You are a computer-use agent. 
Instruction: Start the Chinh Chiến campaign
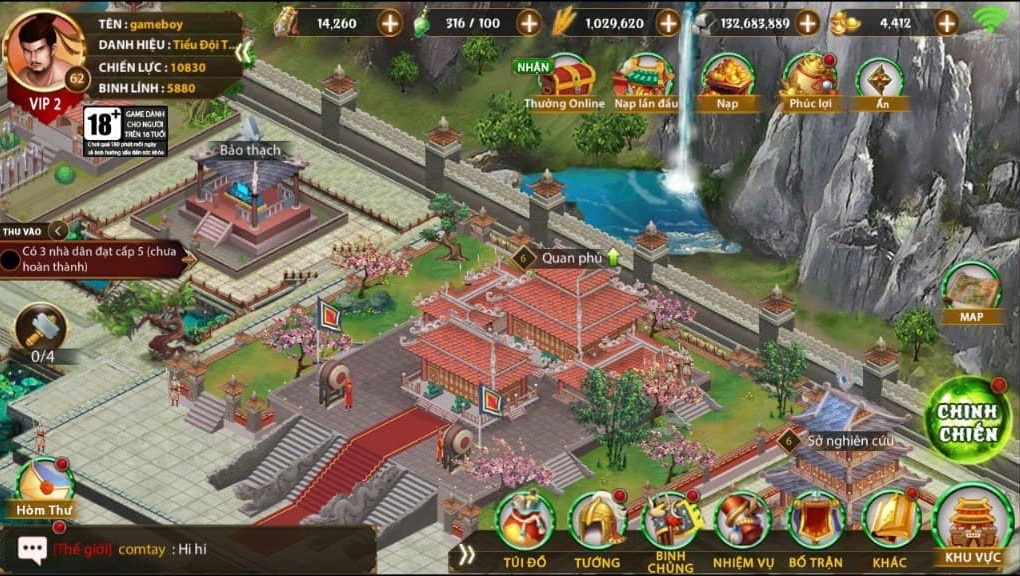pos(968,420)
